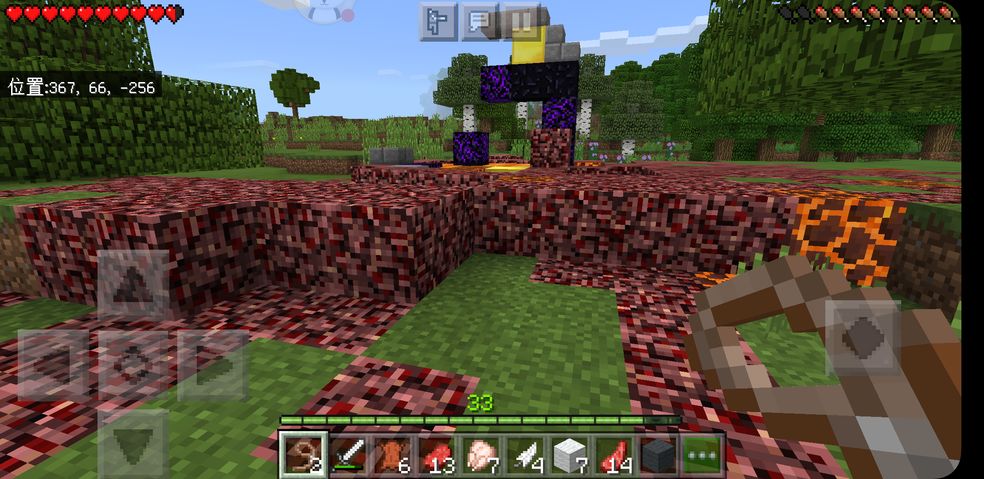Tap the strafe left arrow
The height and width of the screenshot is (479, 984).
coord(53,364)
